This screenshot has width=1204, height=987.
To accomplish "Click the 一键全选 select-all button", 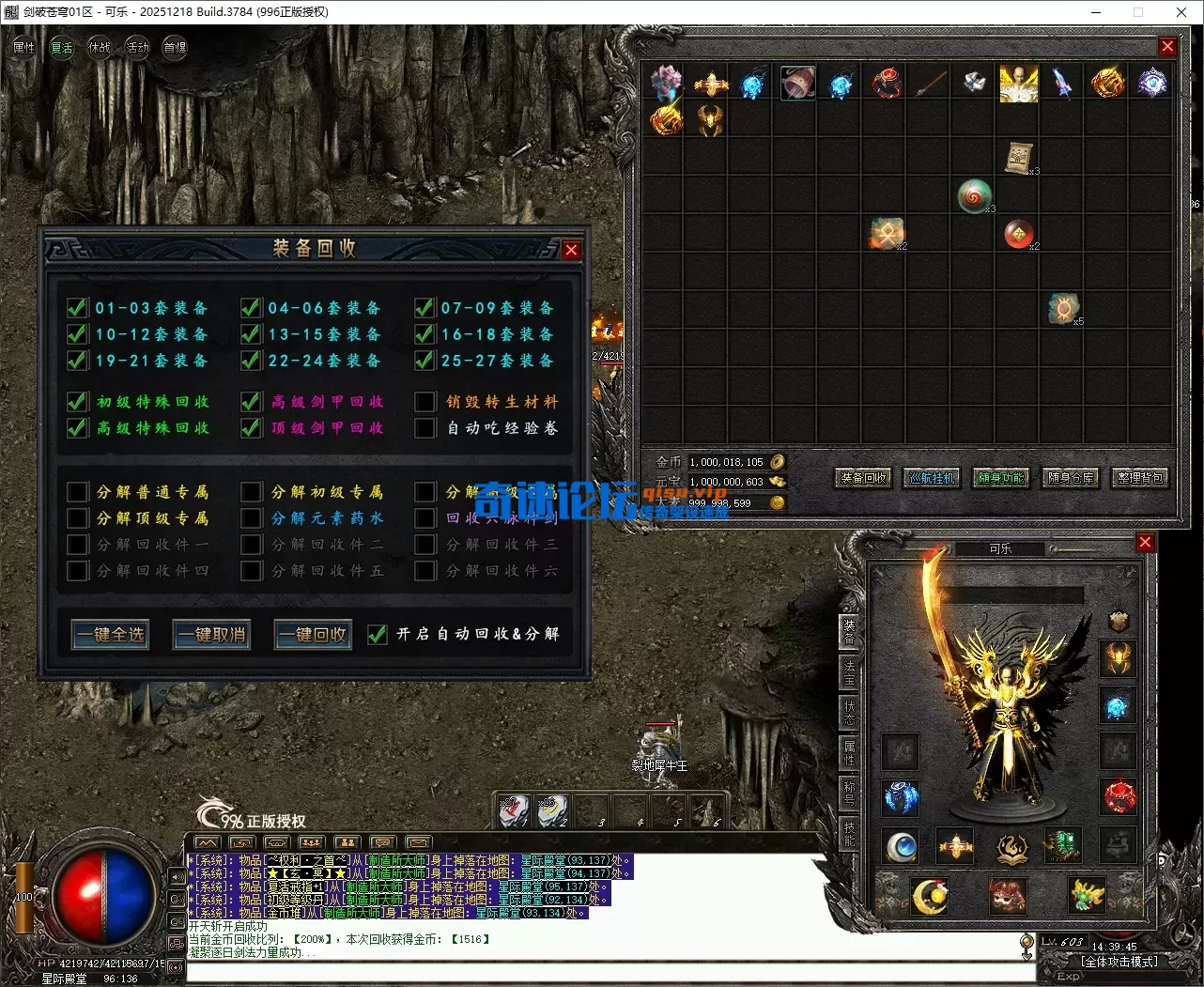I will click(110, 635).
